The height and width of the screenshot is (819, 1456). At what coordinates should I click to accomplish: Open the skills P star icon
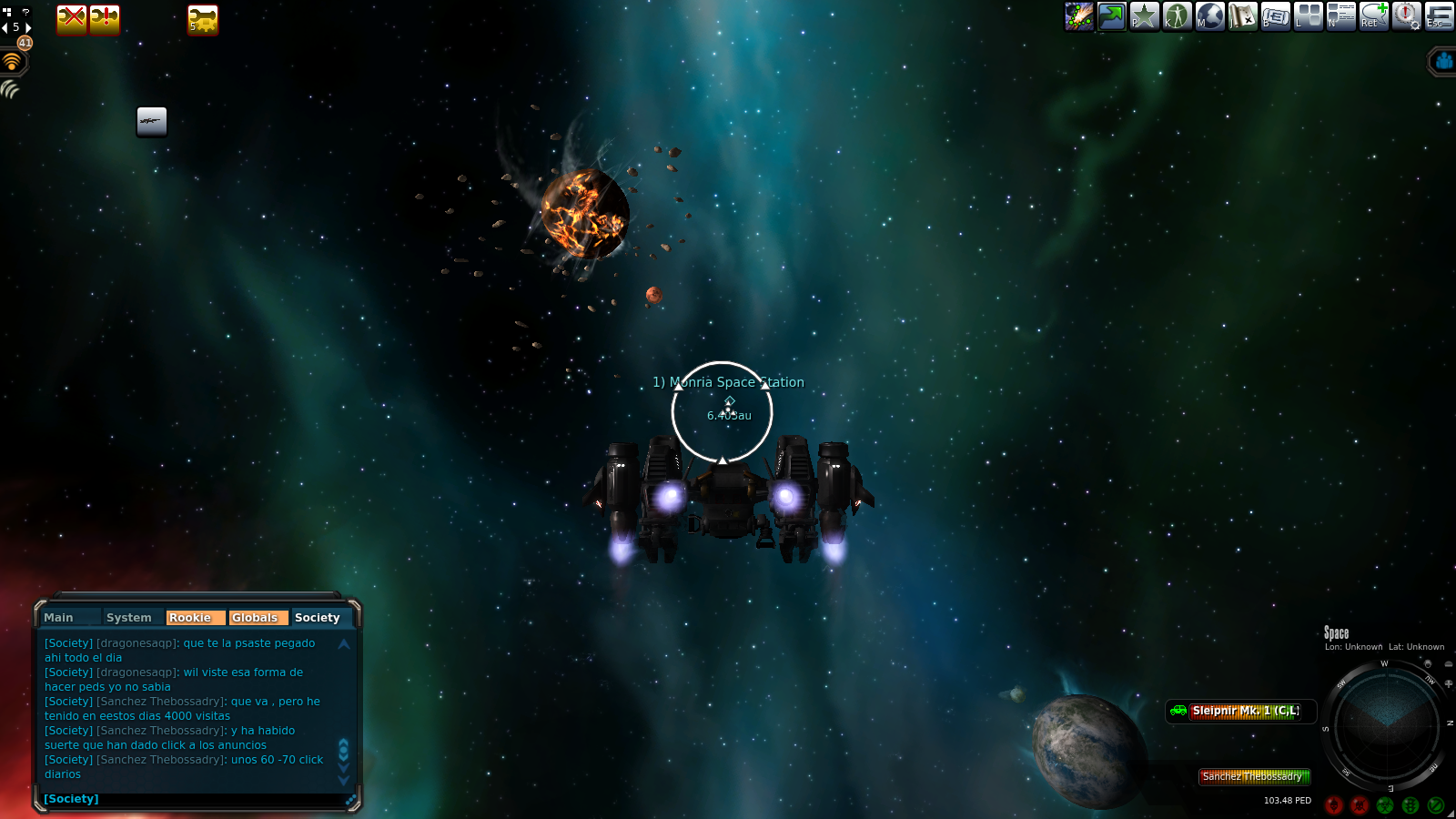[x=1144, y=16]
